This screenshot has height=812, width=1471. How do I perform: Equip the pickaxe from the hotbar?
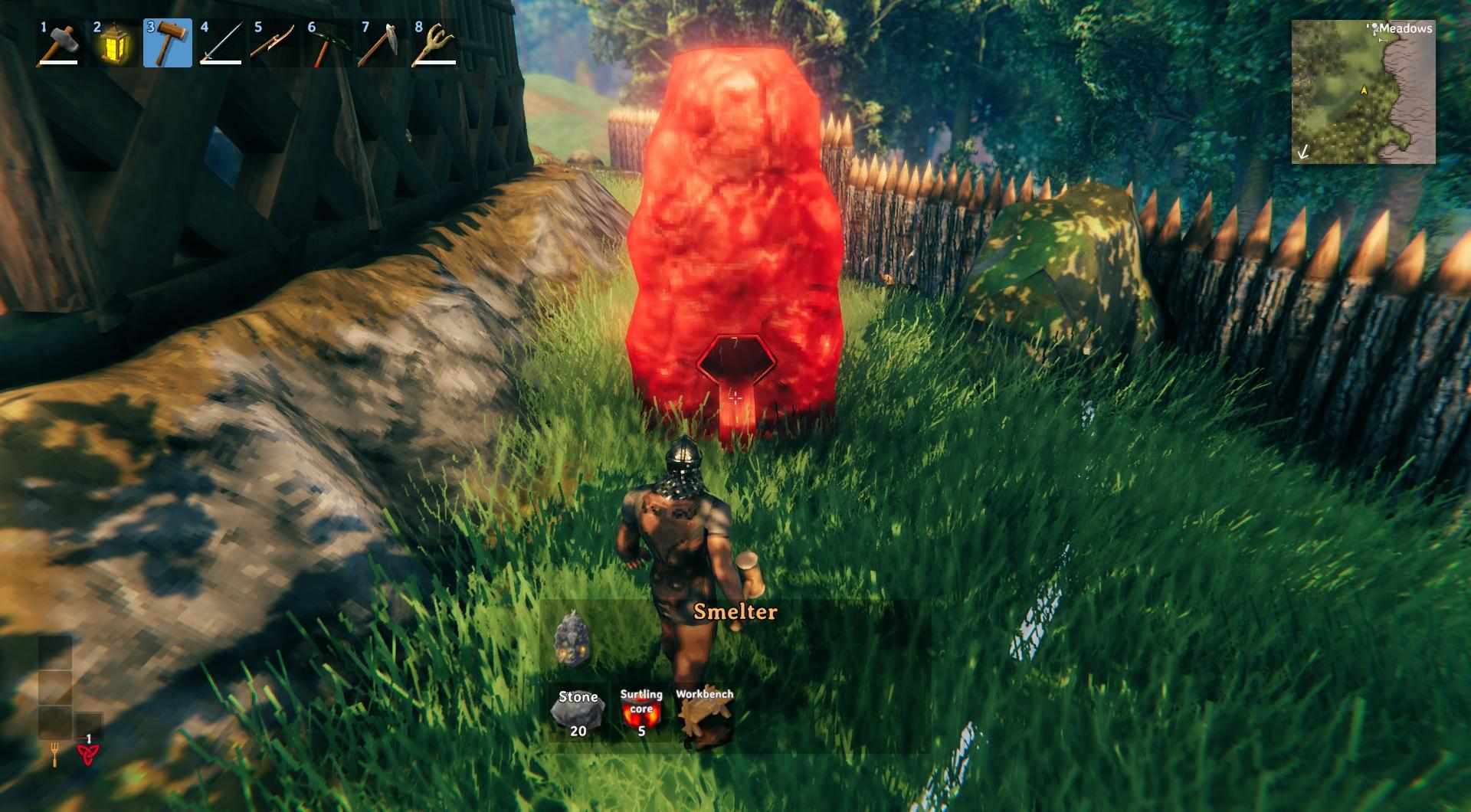point(328,44)
